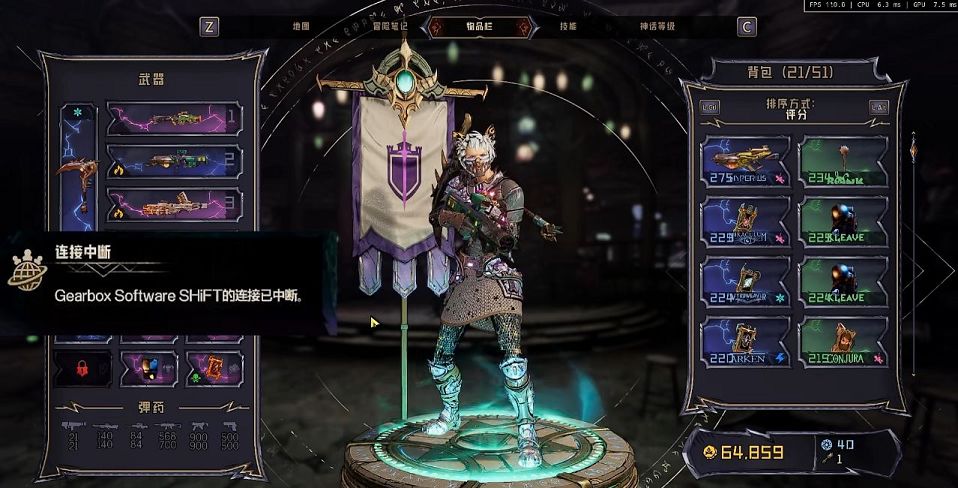This screenshot has height=488, width=958.
Task: Select equipped weapon slot 1
Action: [174, 118]
